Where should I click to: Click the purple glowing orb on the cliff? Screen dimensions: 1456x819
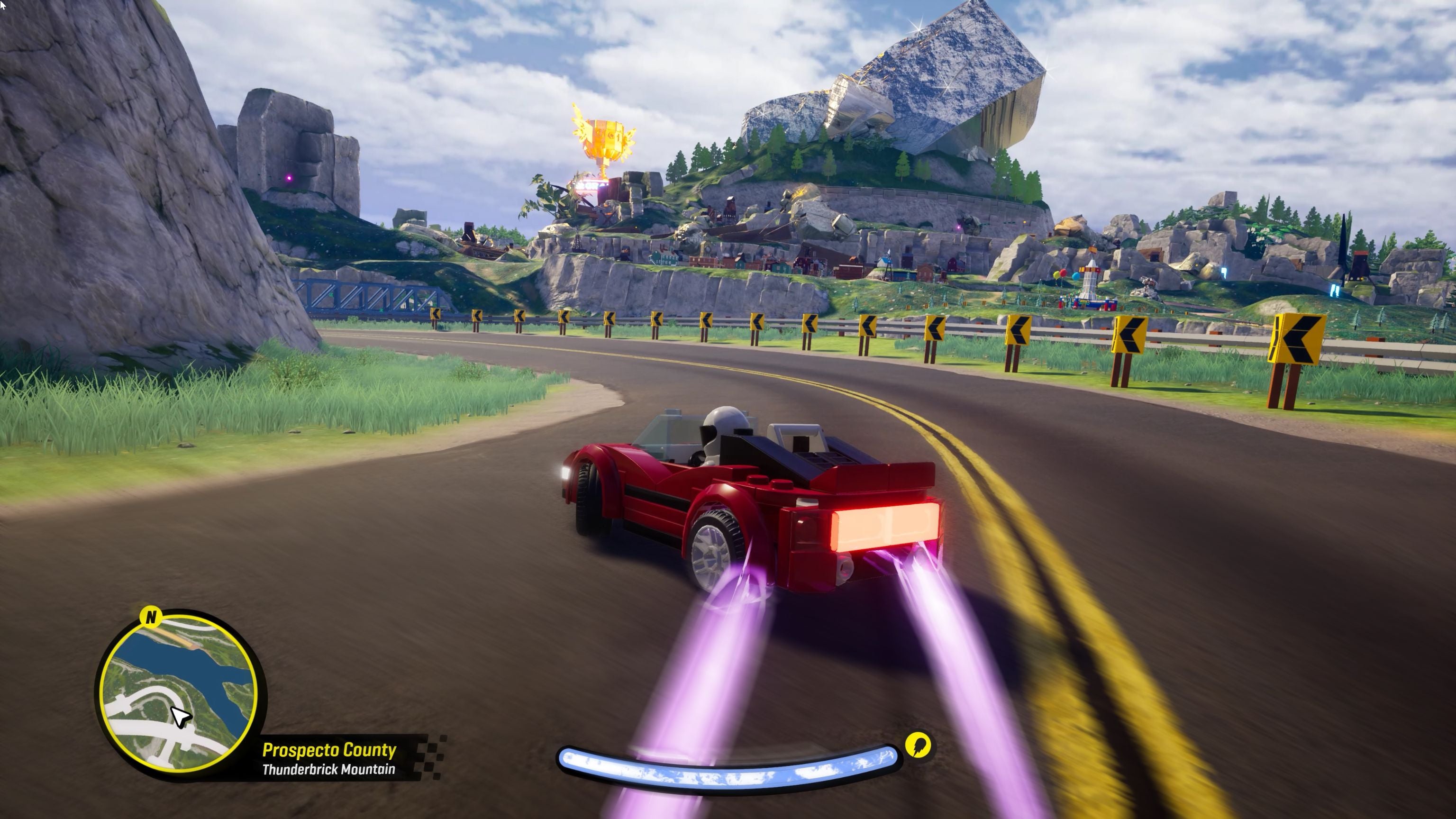(x=290, y=179)
